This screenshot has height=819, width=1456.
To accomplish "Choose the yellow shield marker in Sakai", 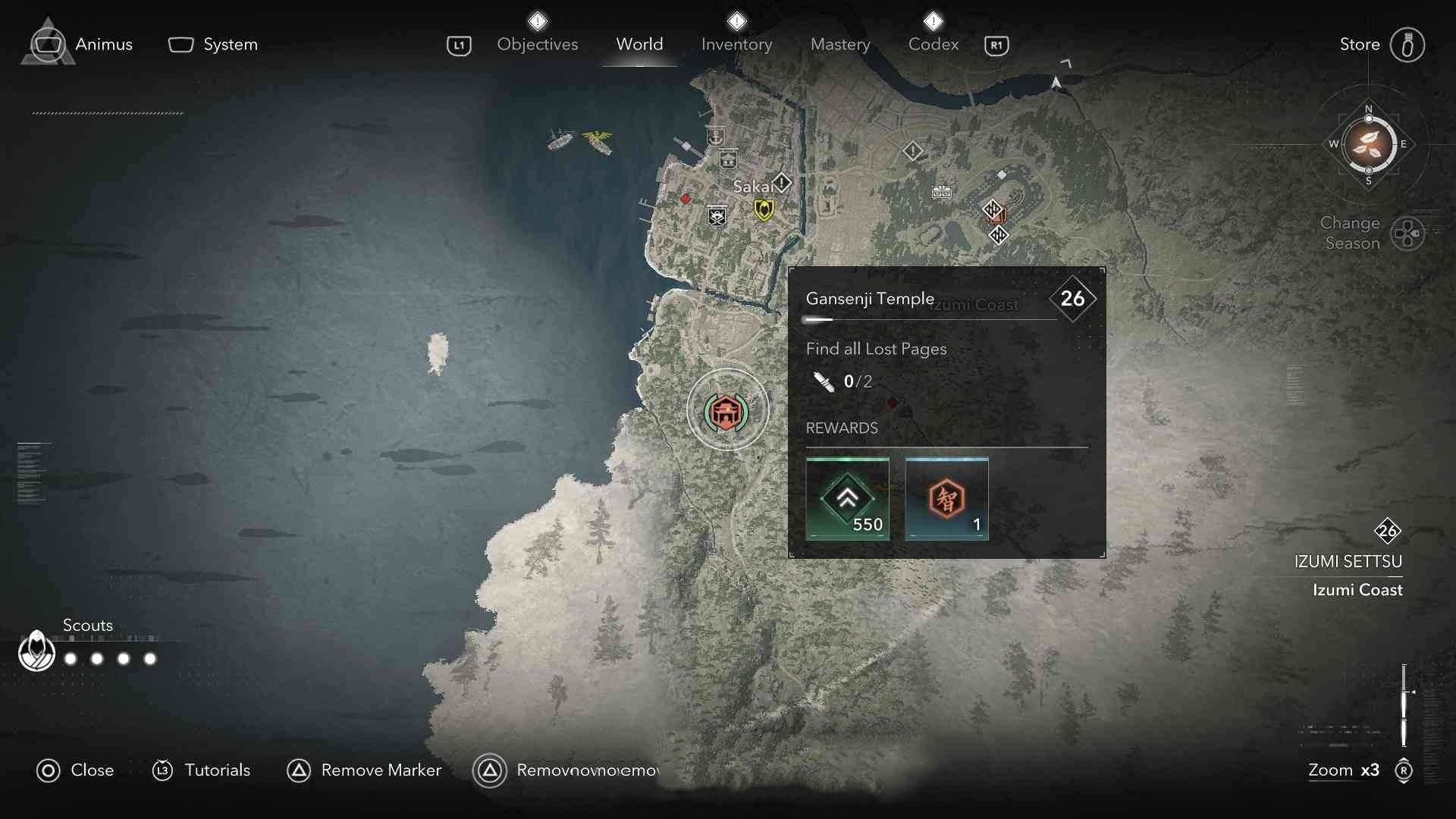I will click(764, 209).
